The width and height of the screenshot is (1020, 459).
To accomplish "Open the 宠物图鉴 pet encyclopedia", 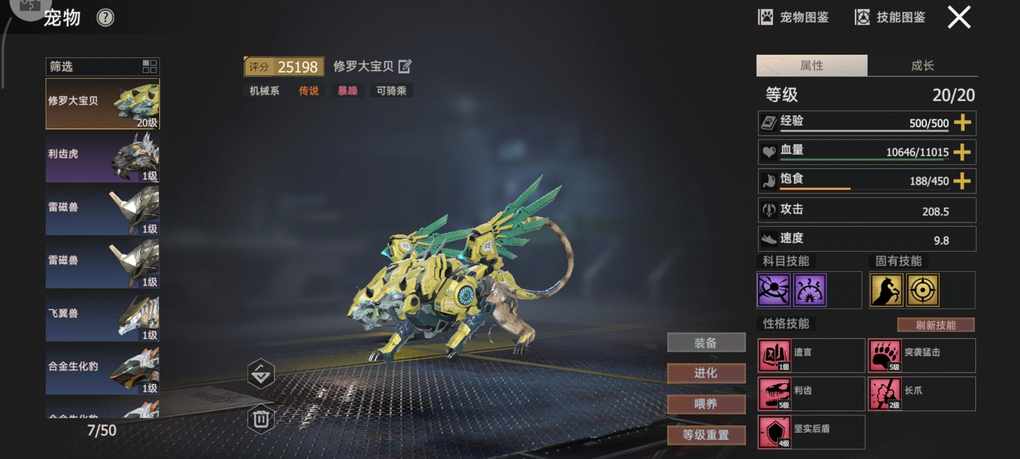I will (x=793, y=17).
